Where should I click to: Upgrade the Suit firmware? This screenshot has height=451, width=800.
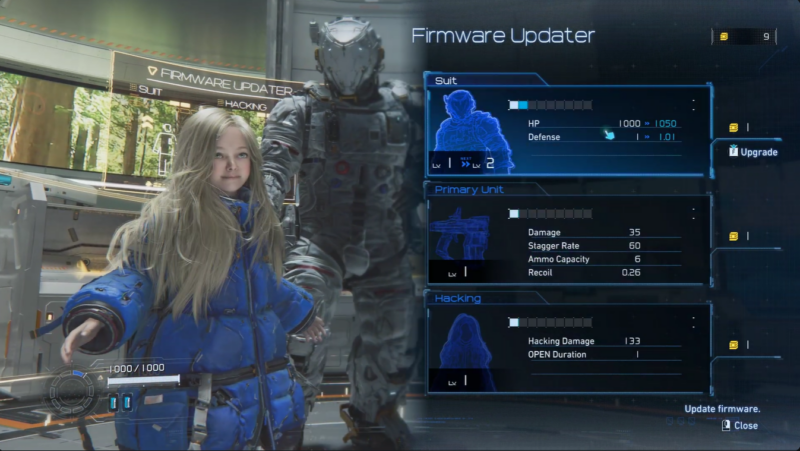[752, 152]
